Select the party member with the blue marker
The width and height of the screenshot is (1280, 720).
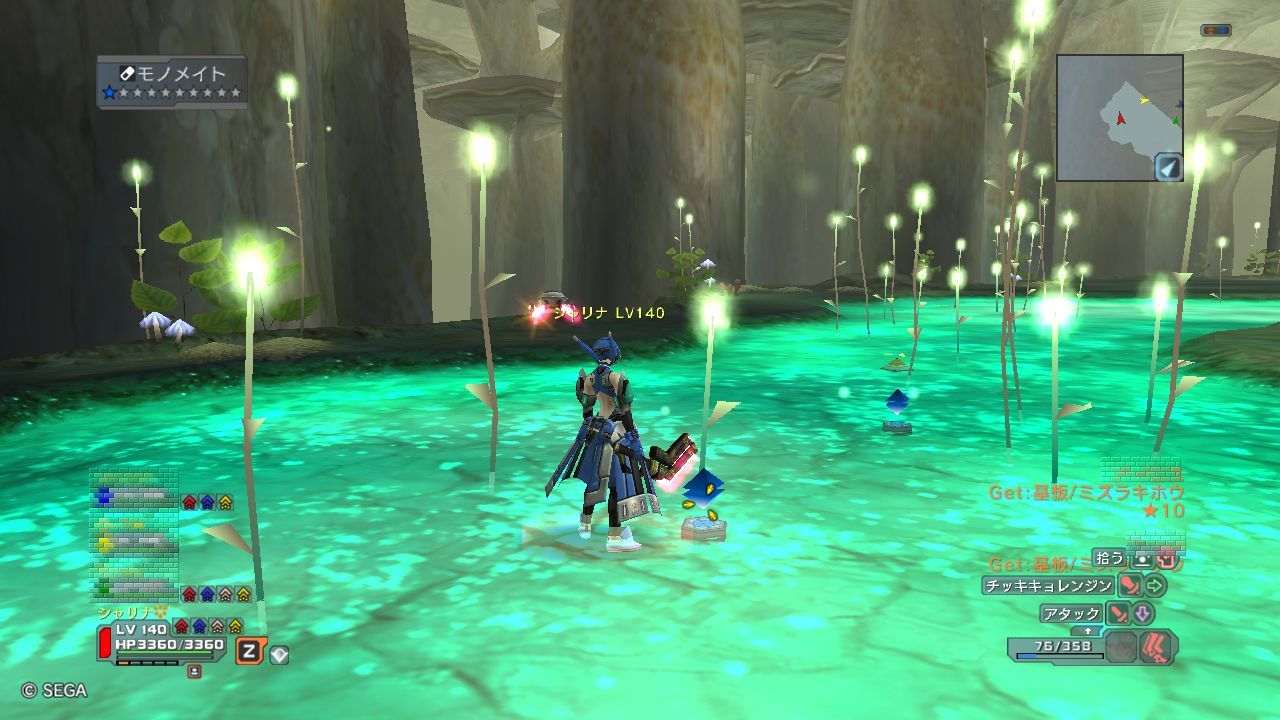pyautogui.click(x=133, y=496)
